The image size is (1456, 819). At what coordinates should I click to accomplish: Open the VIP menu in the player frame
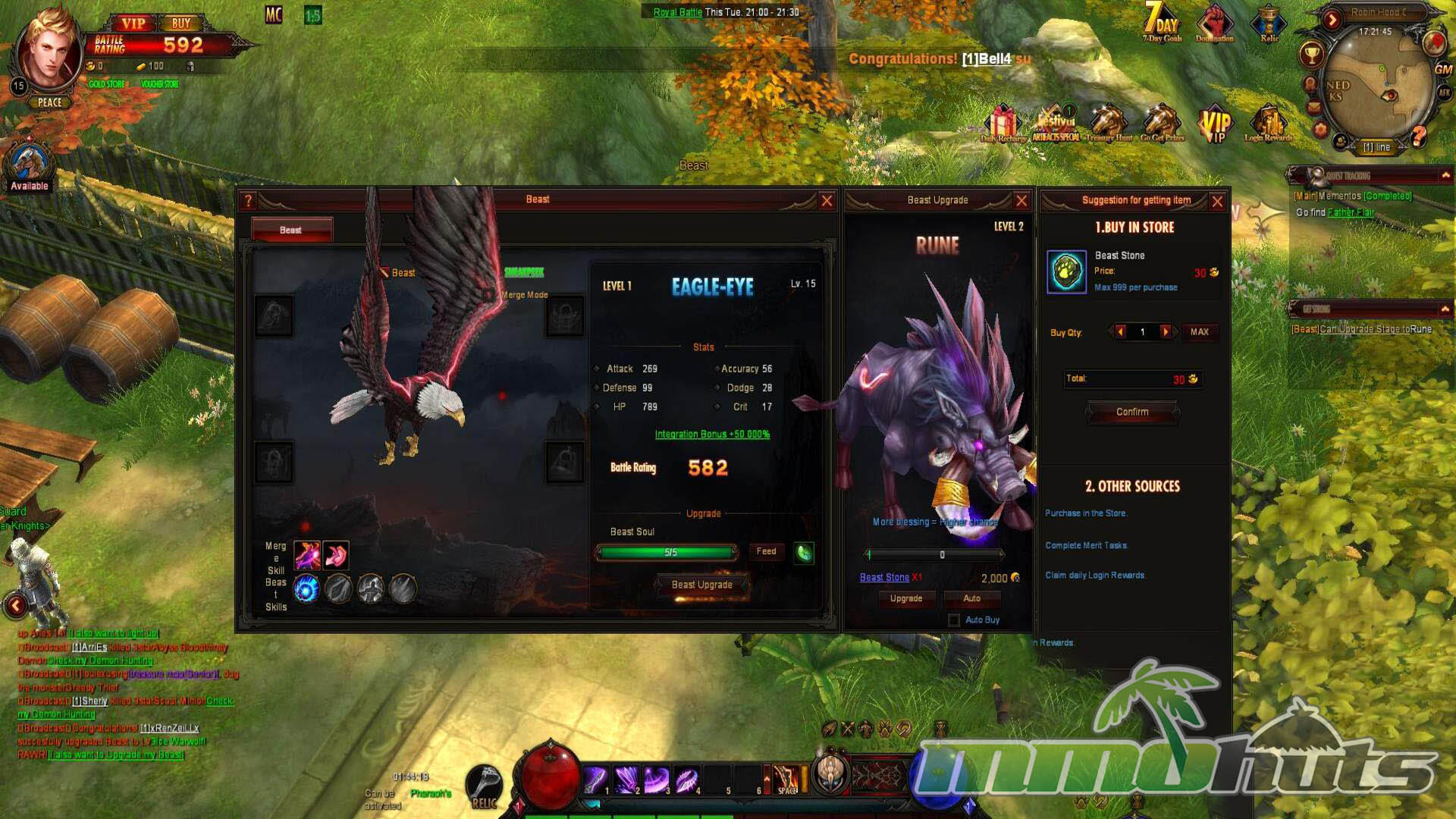pyautogui.click(x=133, y=24)
